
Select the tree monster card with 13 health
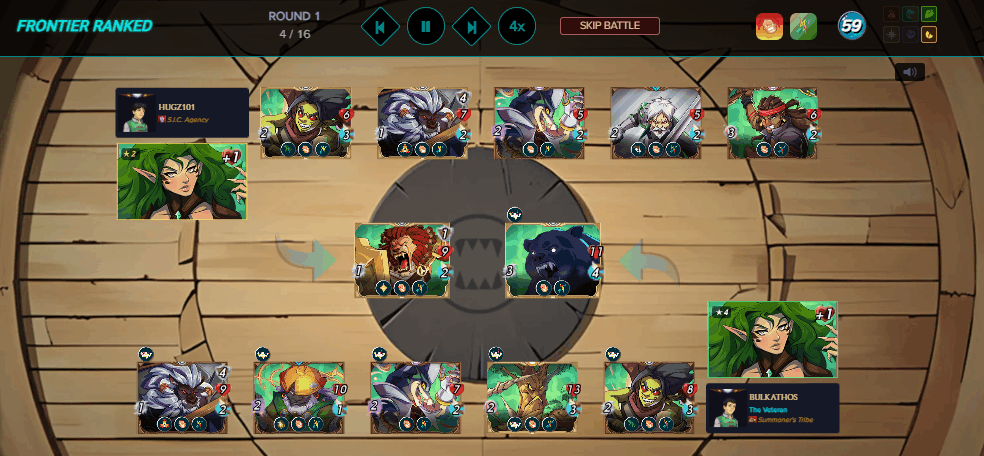[x=532, y=397]
